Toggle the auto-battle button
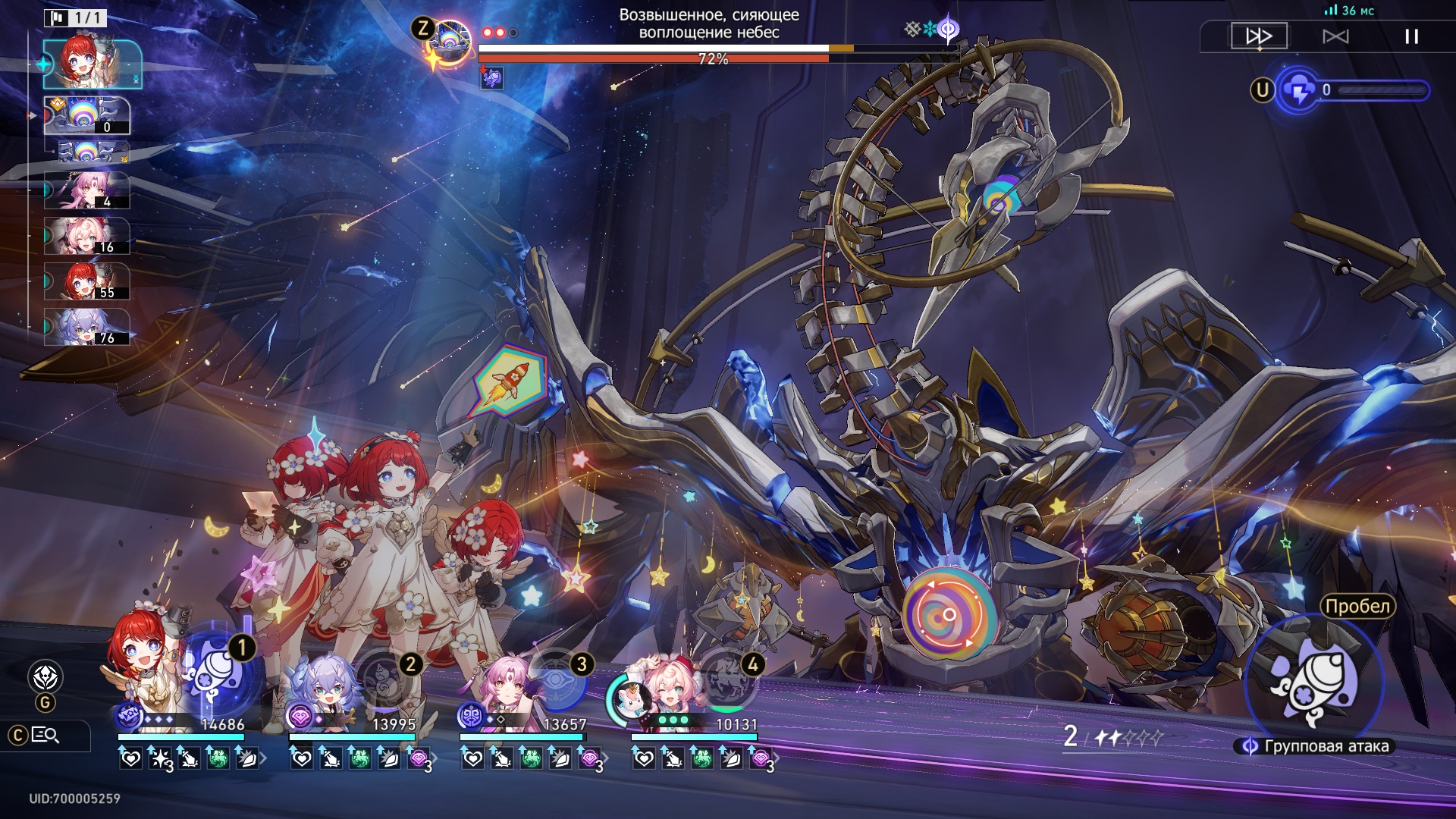The height and width of the screenshot is (819, 1456). click(x=1335, y=36)
